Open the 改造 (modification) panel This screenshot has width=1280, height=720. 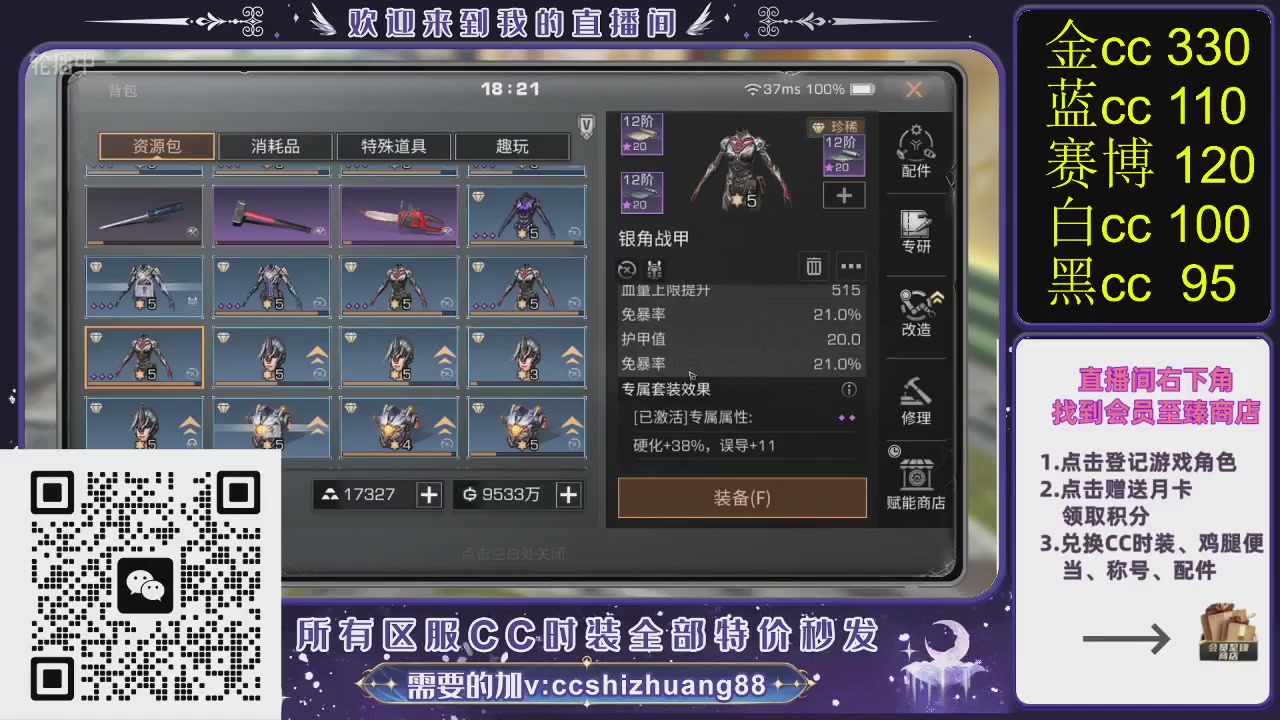click(916, 312)
